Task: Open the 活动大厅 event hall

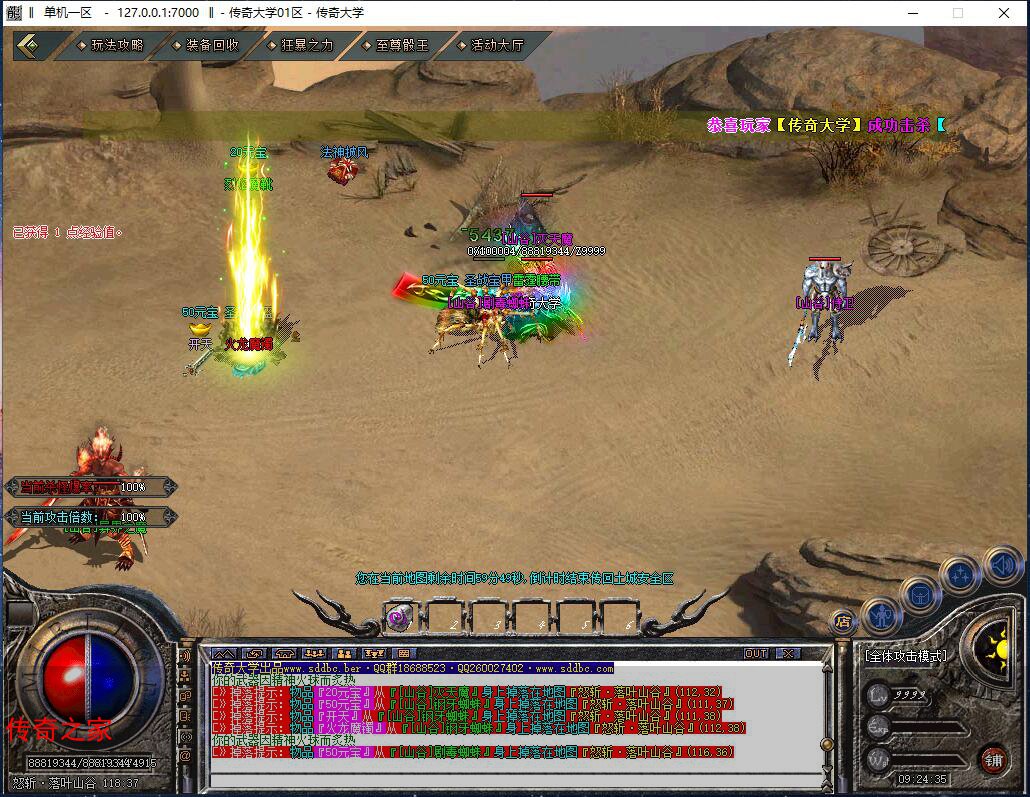Action: [x=496, y=45]
